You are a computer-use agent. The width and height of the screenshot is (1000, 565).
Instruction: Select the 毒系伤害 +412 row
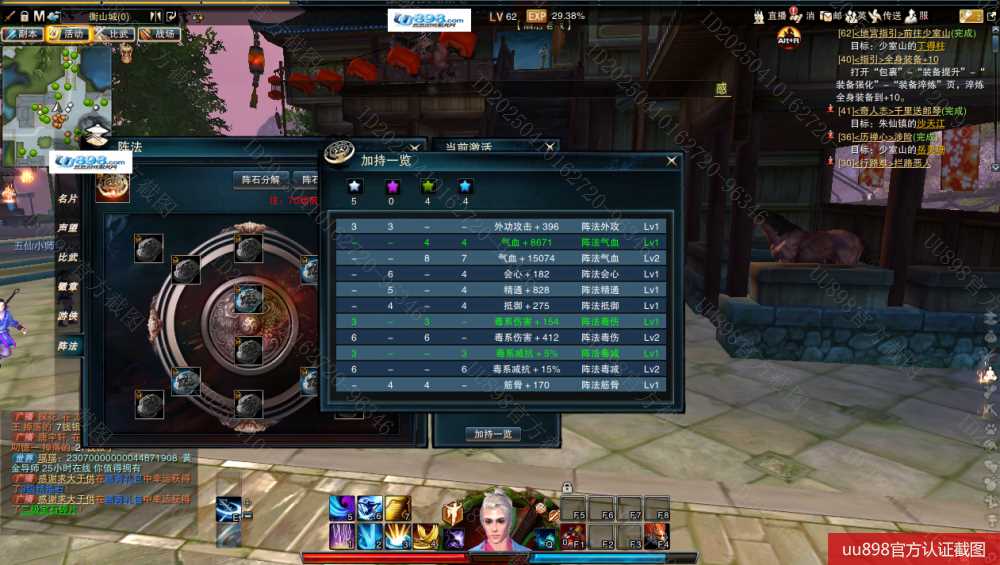click(500, 338)
